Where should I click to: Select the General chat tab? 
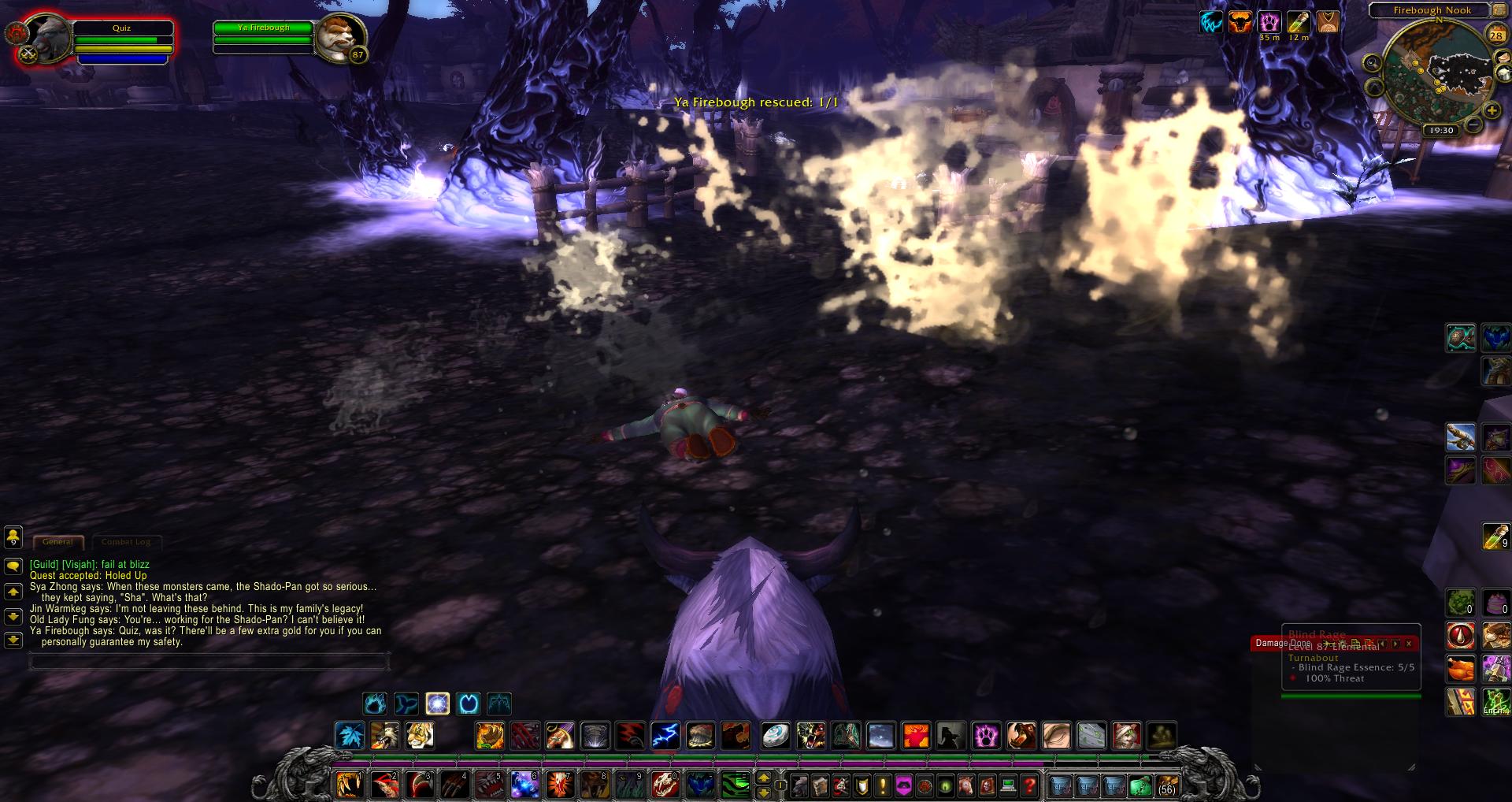coord(57,541)
